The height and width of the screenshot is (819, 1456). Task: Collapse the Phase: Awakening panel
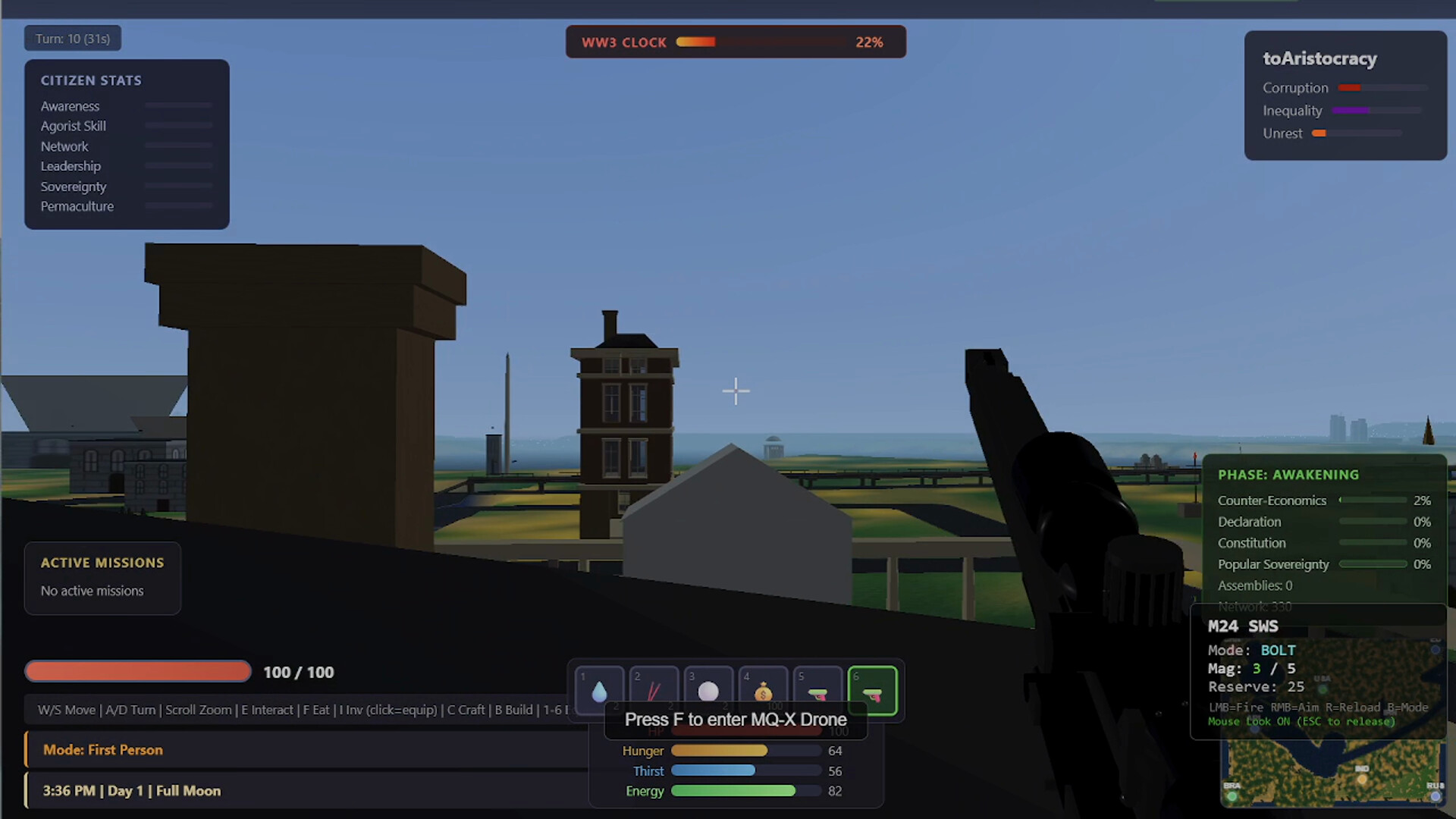coord(1288,474)
